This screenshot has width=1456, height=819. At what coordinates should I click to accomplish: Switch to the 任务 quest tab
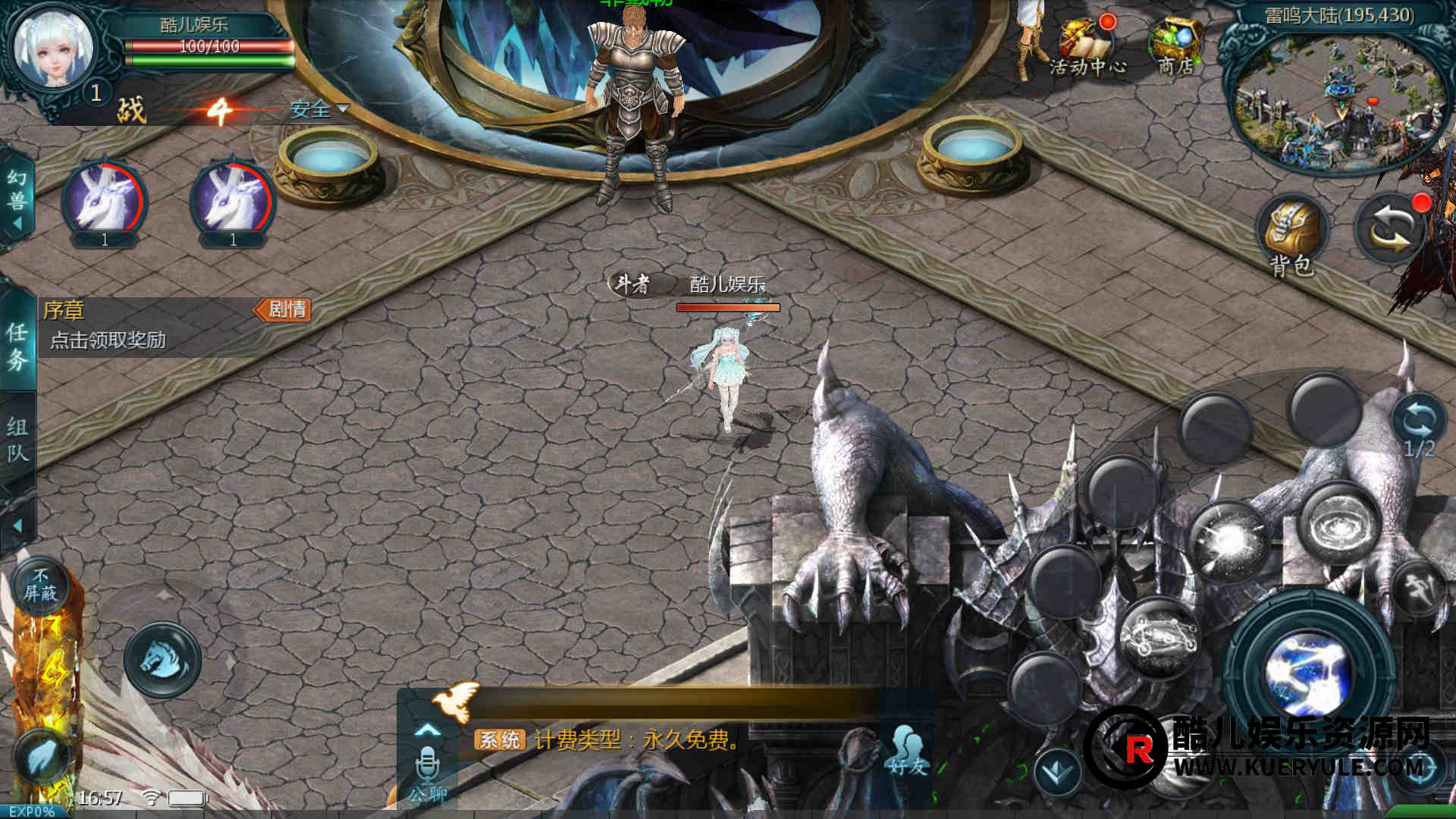[x=17, y=345]
